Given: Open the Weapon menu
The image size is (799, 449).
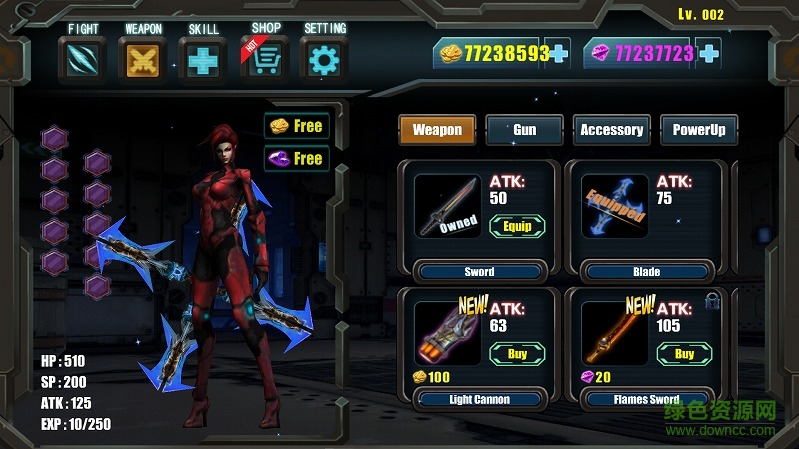Looking at the screenshot, I should (x=143, y=59).
